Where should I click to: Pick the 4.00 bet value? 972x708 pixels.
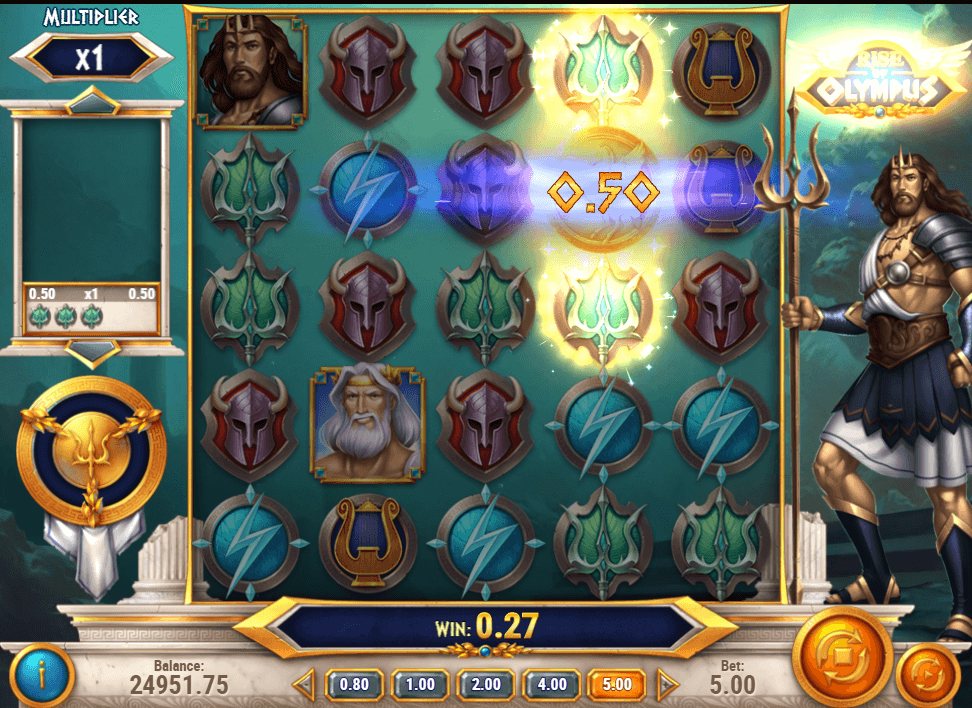point(552,685)
